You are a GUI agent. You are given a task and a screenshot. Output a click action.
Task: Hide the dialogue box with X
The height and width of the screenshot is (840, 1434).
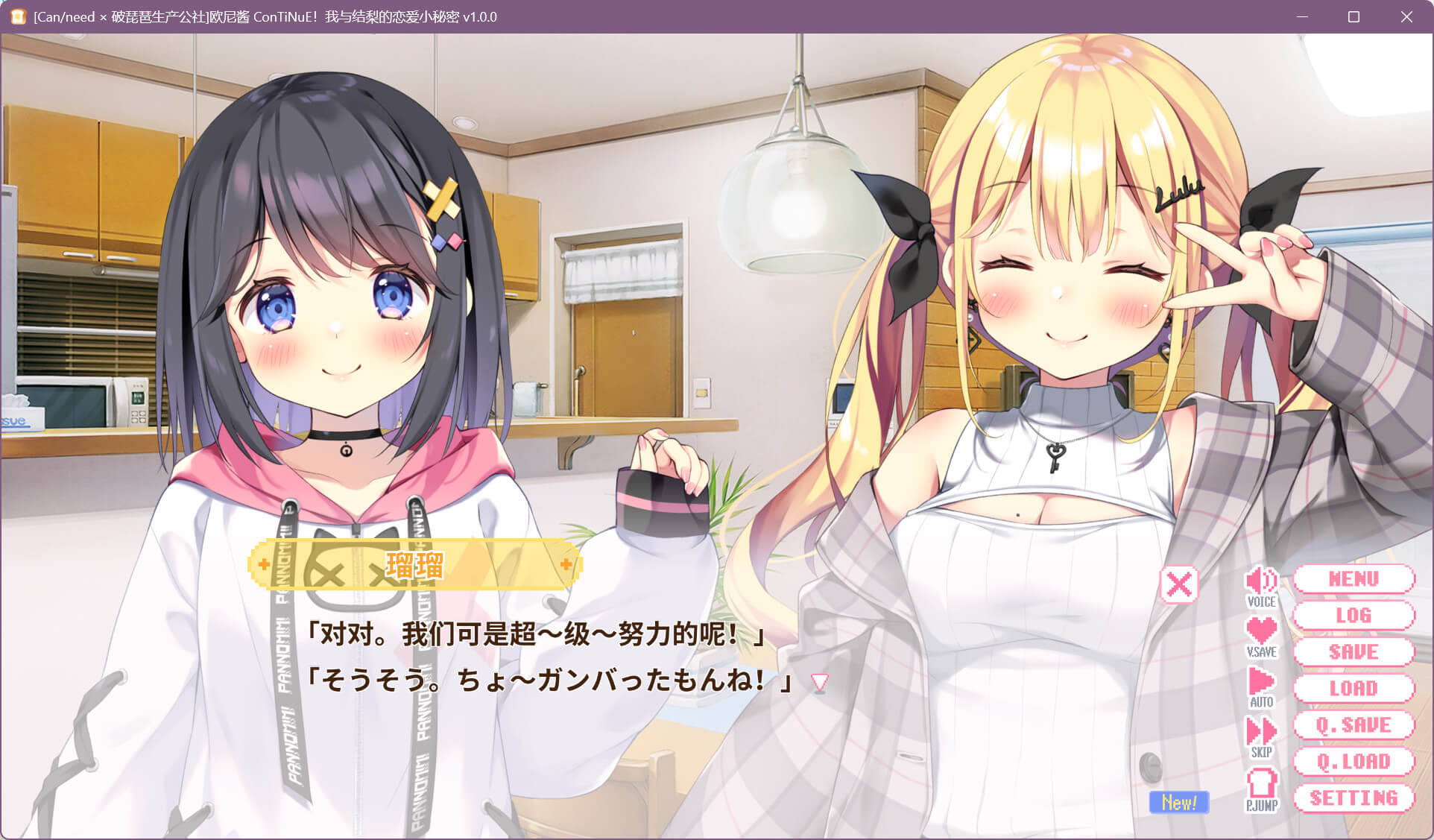click(1179, 584)
